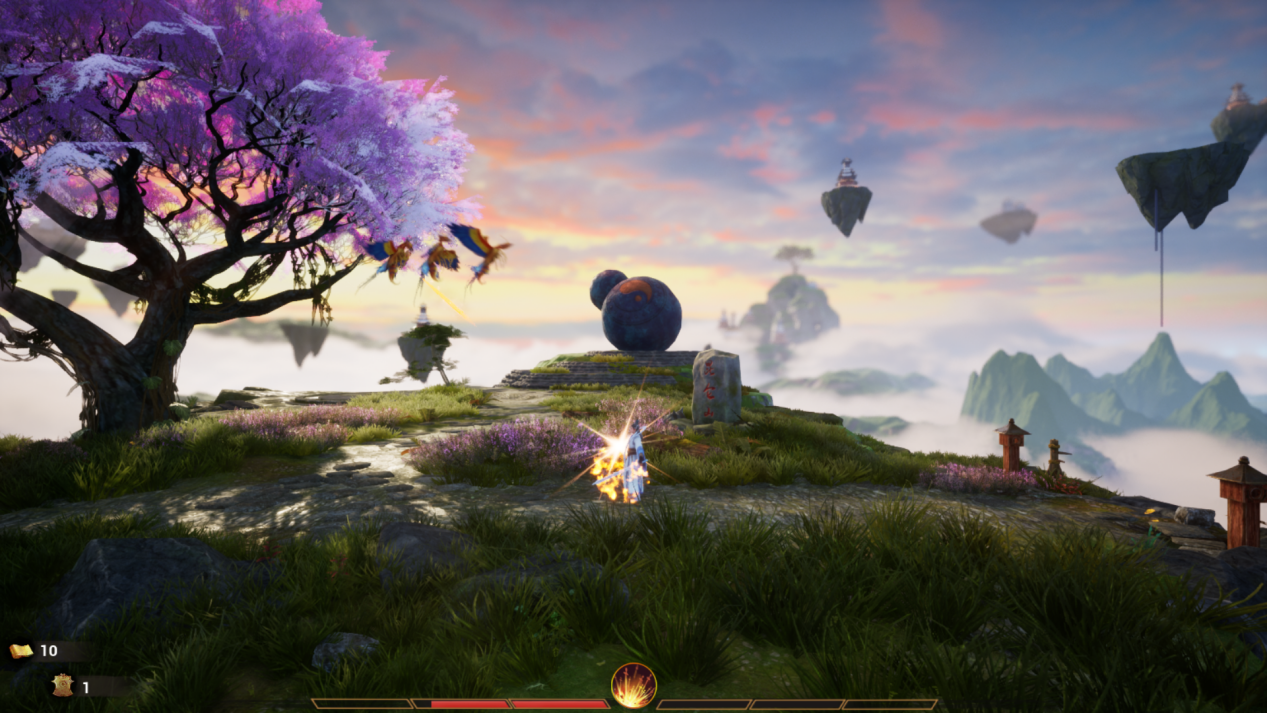The width and height of the screenshot is (1267, 713).
Task: Activate the fiery burst ability icon
Action: coord(634,686)
